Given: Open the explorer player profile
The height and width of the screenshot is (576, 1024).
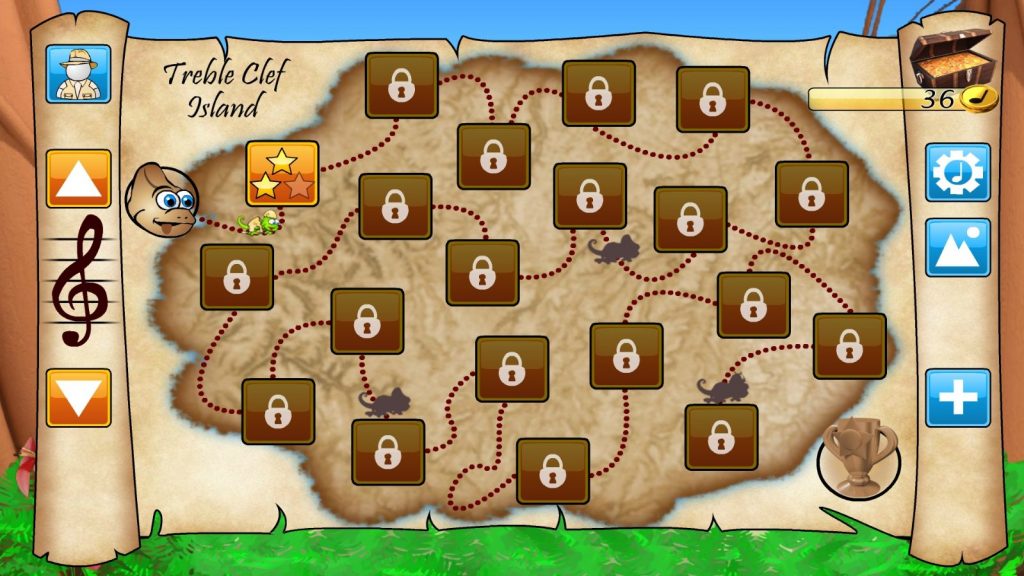Looking at the screenshot, I should click(x=78, y=72).
